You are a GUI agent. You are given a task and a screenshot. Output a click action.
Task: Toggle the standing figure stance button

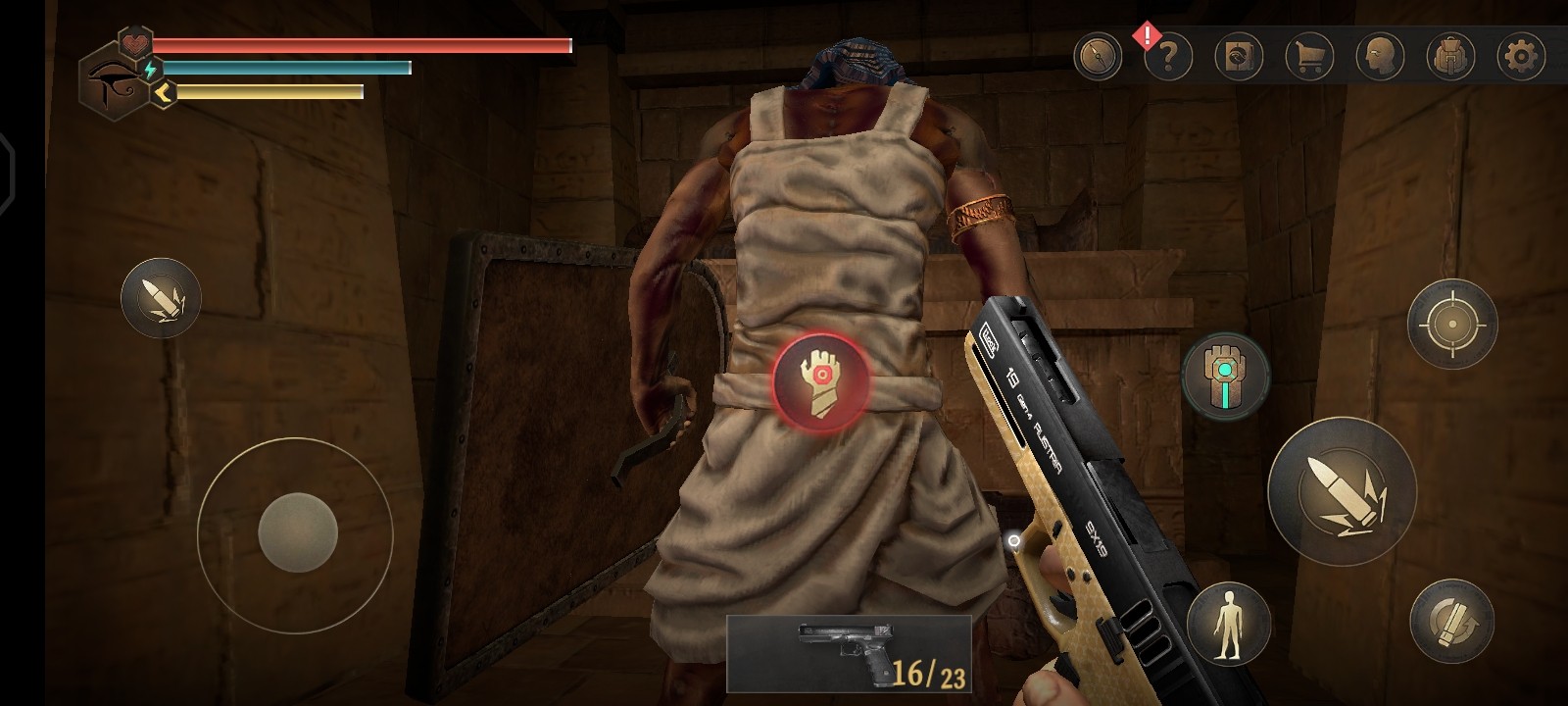[1228, 624]
